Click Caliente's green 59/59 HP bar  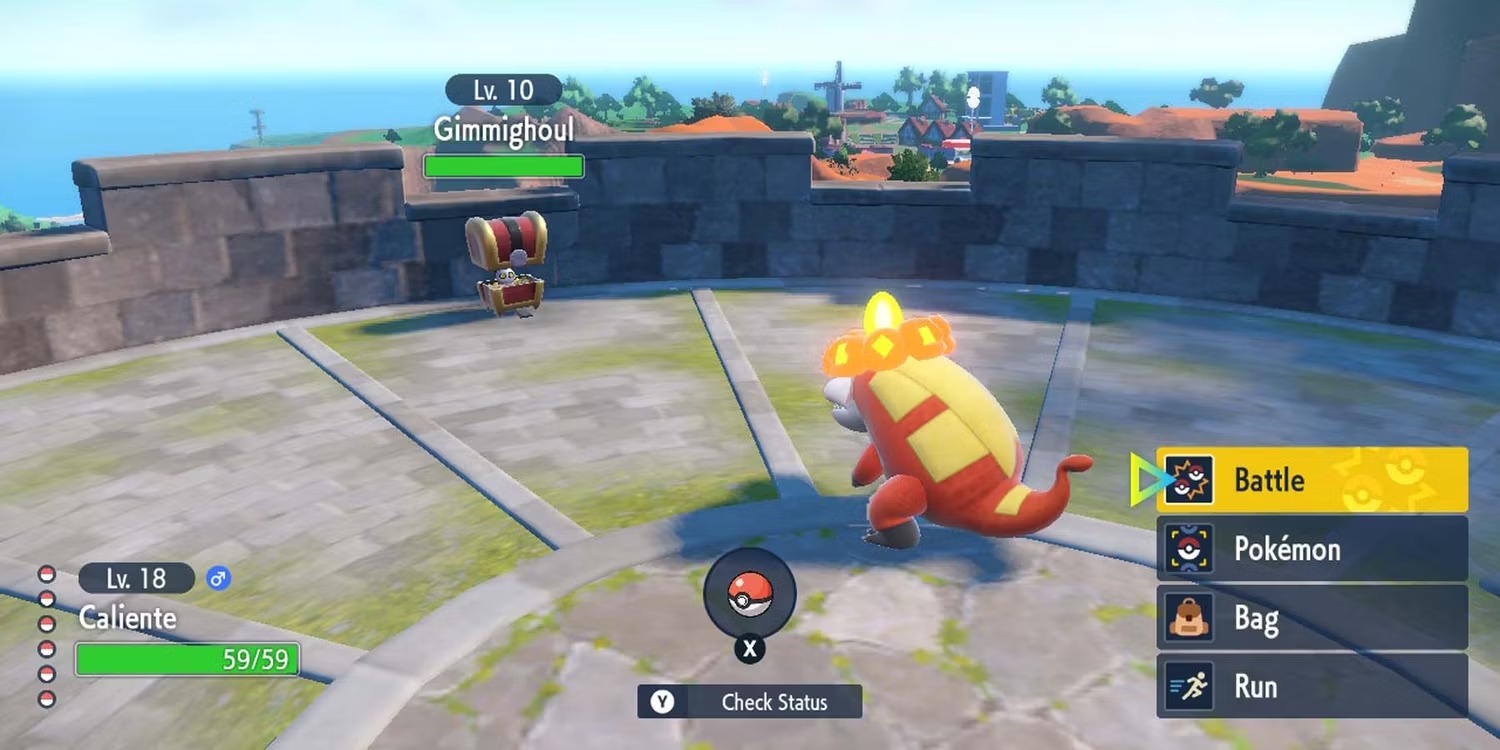[185, 659]
